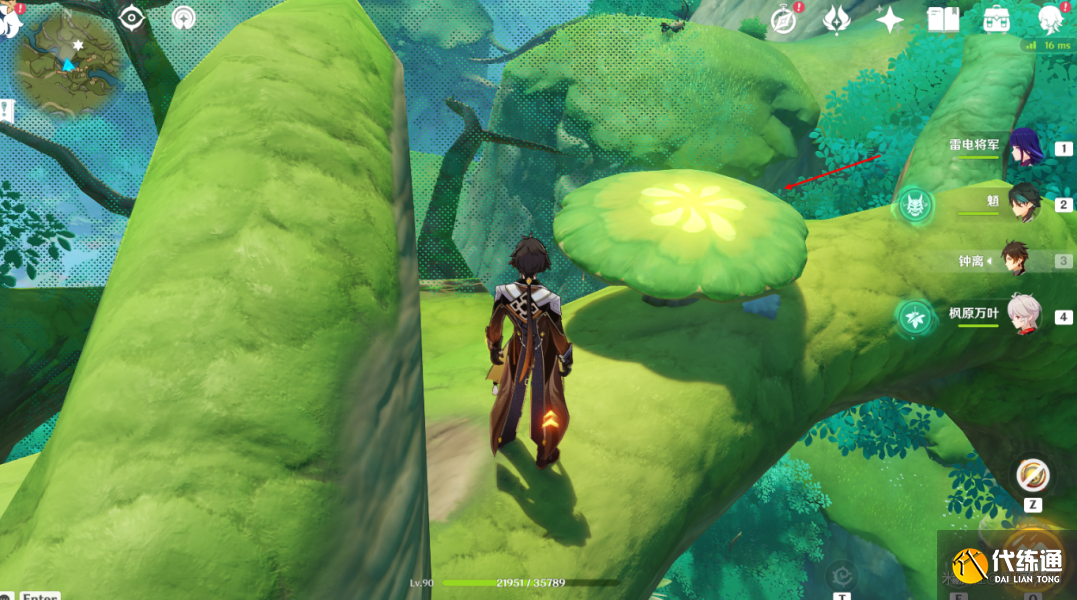Viewport: 1077px width, 600px height.
Task: Click the 代练通 watermark logo
Action: [x=1008, y=568]
